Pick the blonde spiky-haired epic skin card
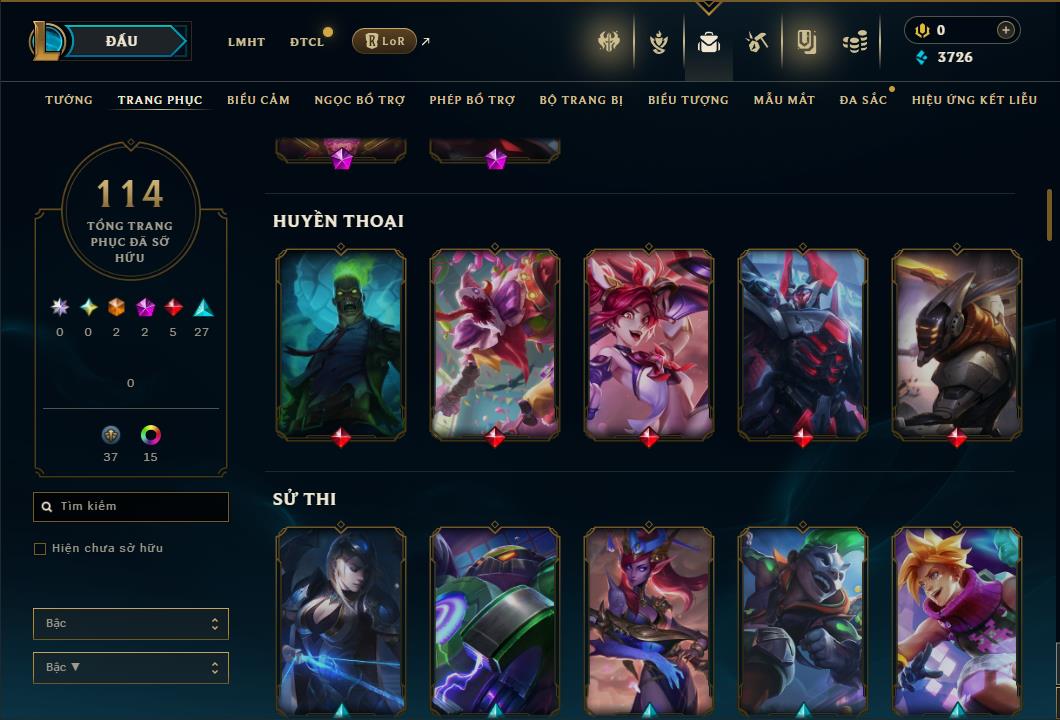 (957, 620)
